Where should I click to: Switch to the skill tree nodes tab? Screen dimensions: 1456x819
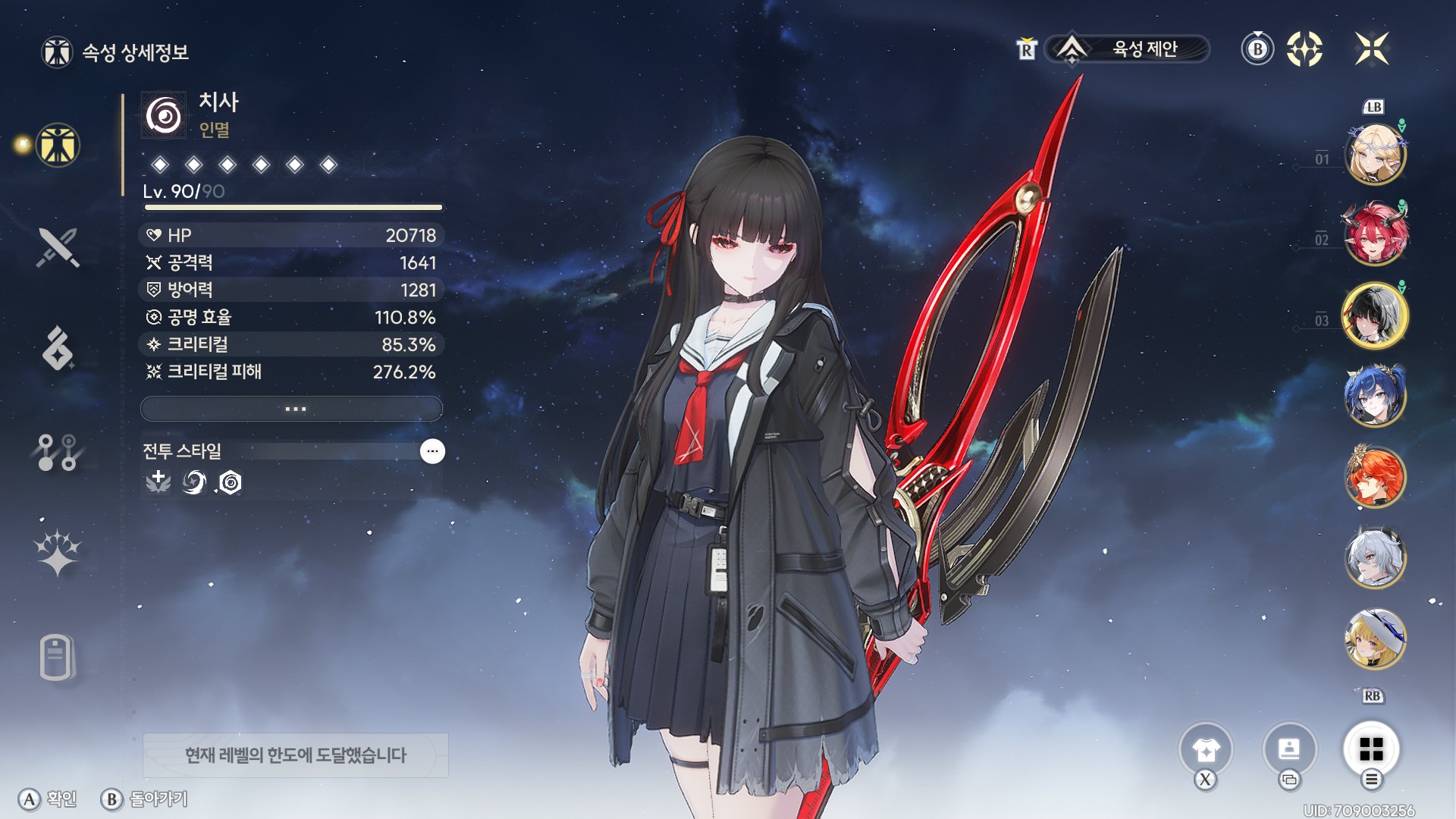(x=58, y=452)
